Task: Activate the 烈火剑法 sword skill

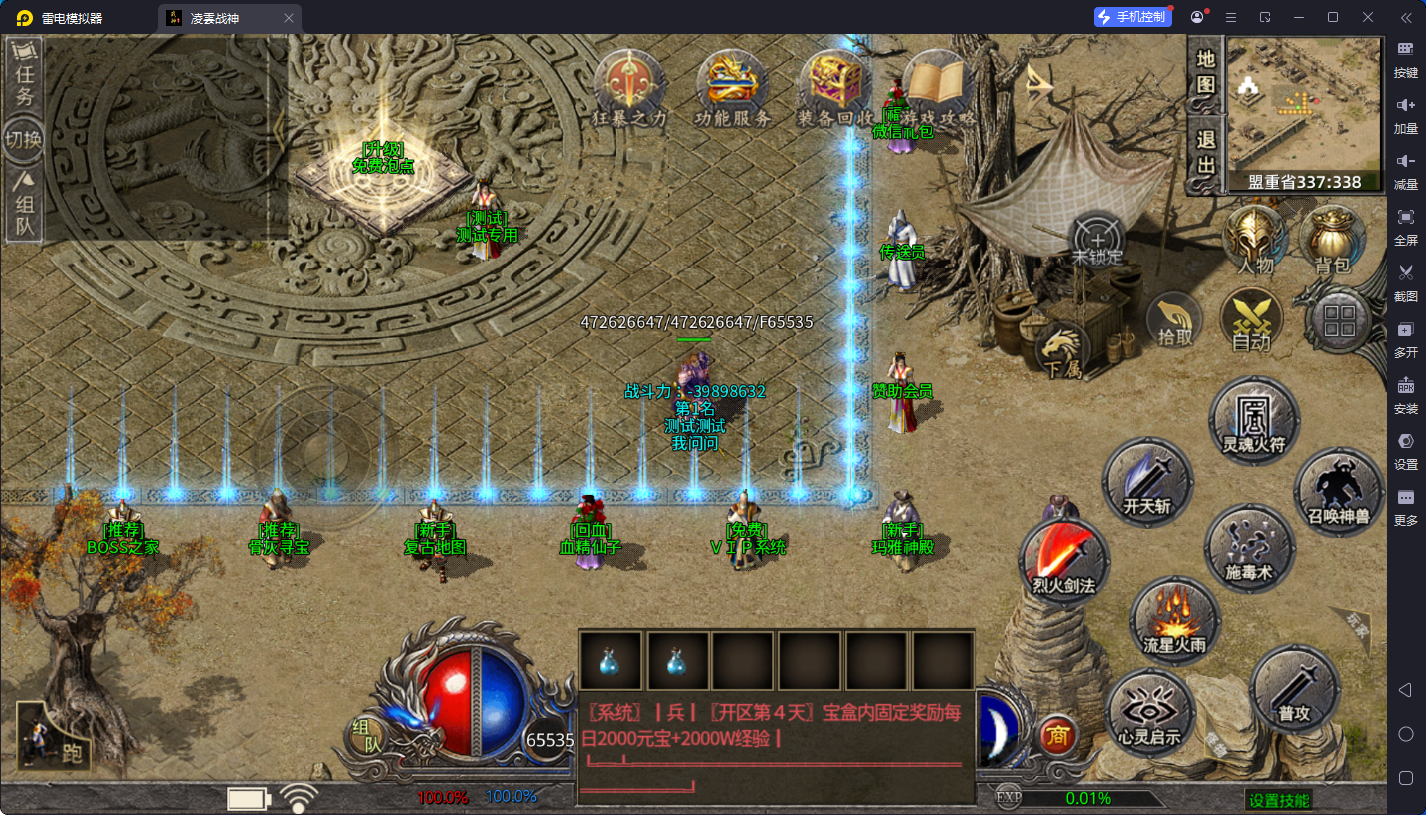Action: pos(1064,562)
